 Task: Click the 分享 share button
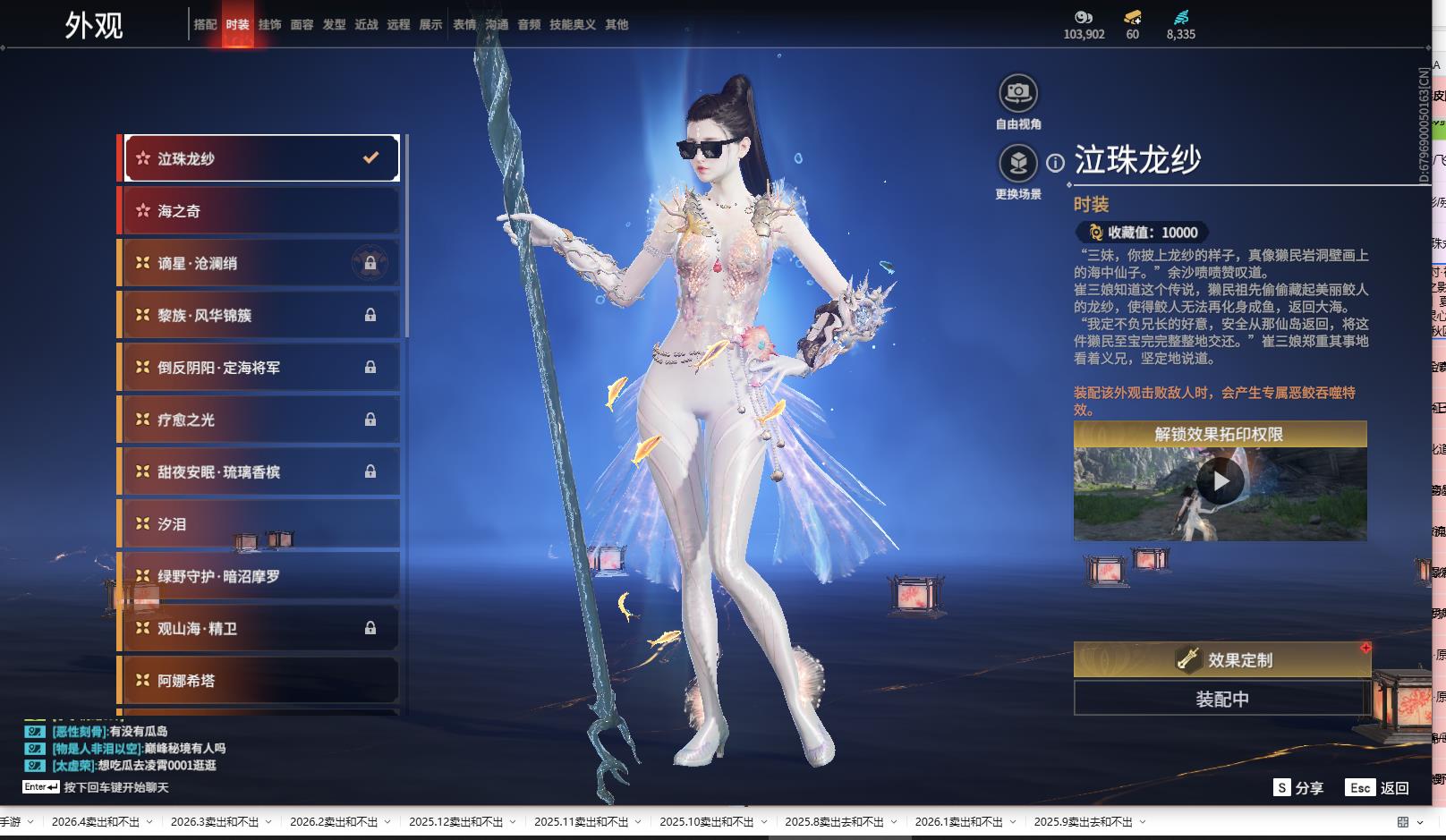(x=1298, y=788)
